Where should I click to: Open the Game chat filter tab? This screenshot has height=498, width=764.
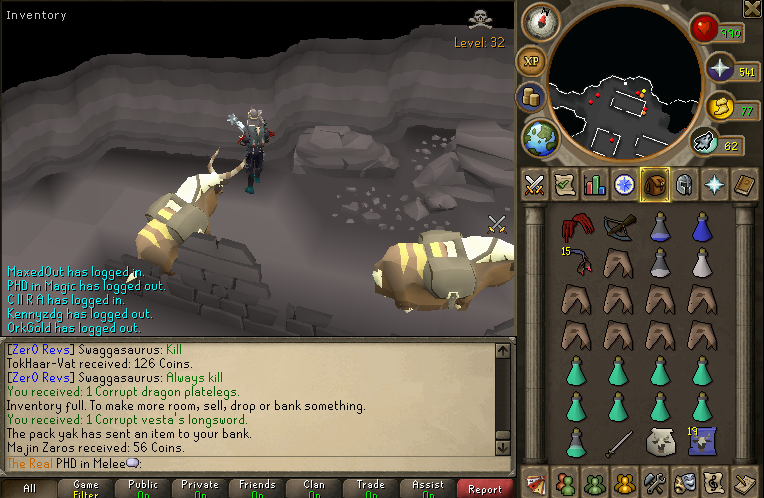86,488
